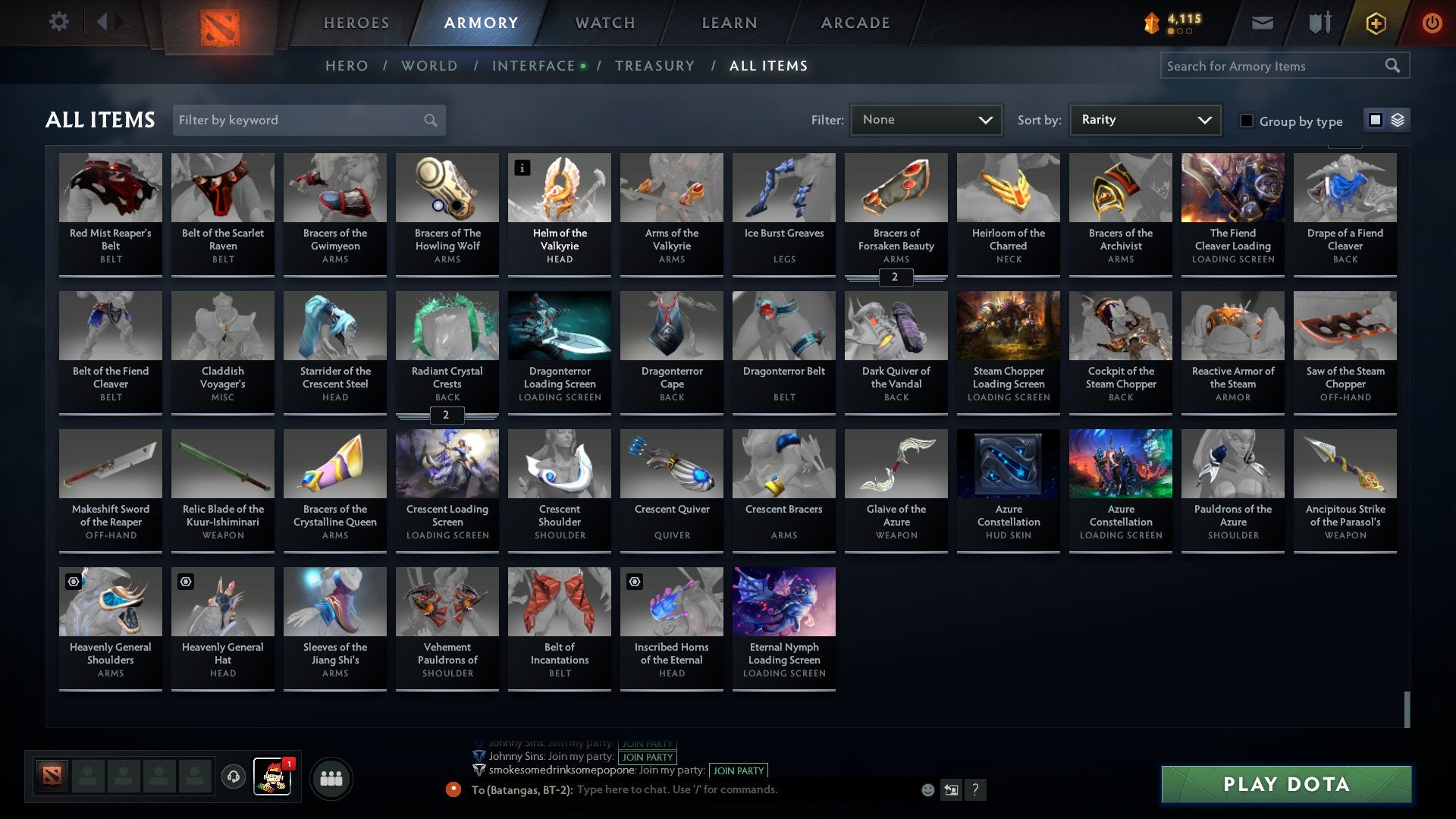Click the emoticon icon in chat bar
The width and height of the screenshot is (1456, 819).
(927, 790)
